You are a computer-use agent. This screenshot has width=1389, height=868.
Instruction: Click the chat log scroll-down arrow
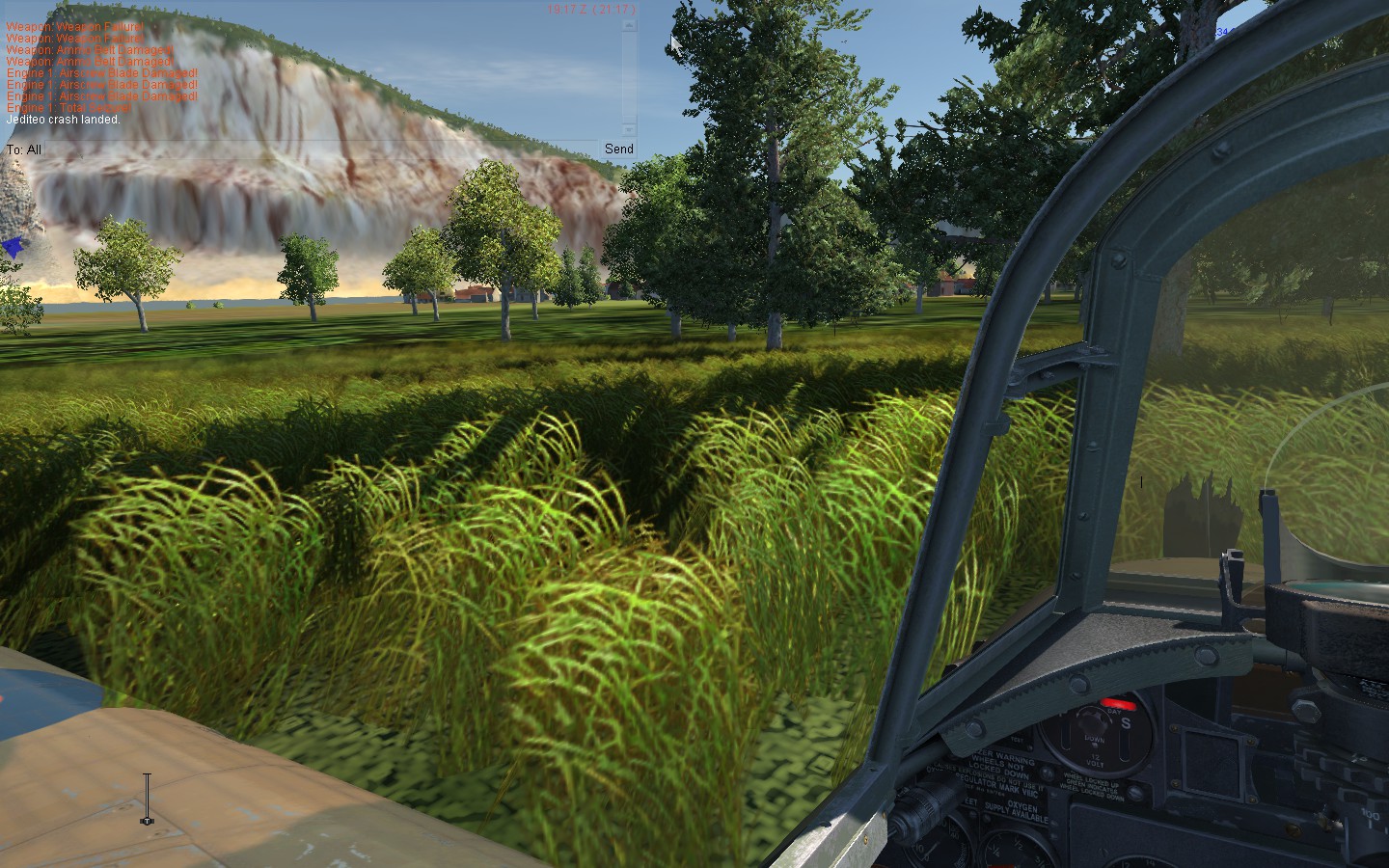629,129
